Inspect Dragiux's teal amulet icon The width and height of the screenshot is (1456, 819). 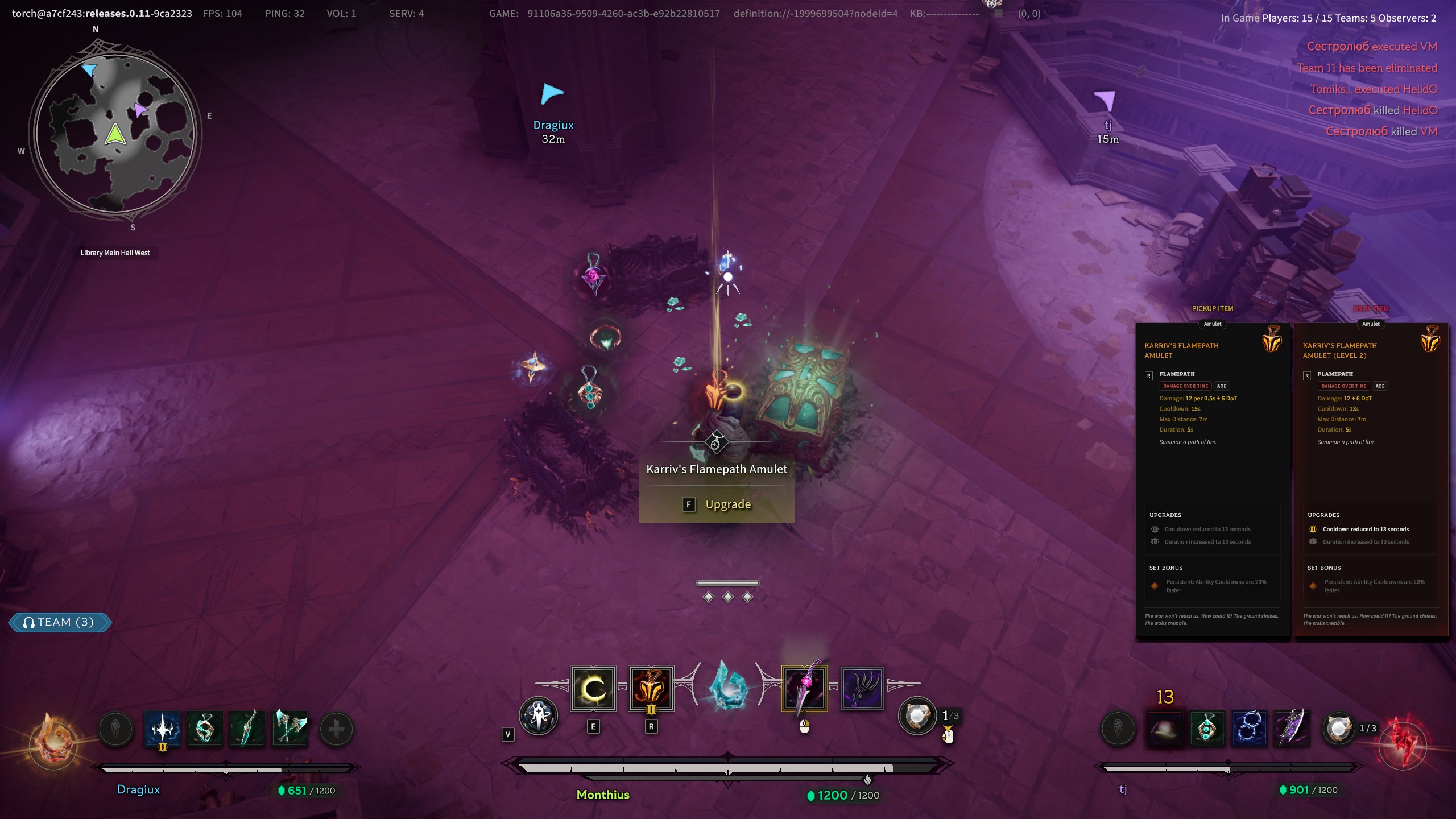(205, 729)
